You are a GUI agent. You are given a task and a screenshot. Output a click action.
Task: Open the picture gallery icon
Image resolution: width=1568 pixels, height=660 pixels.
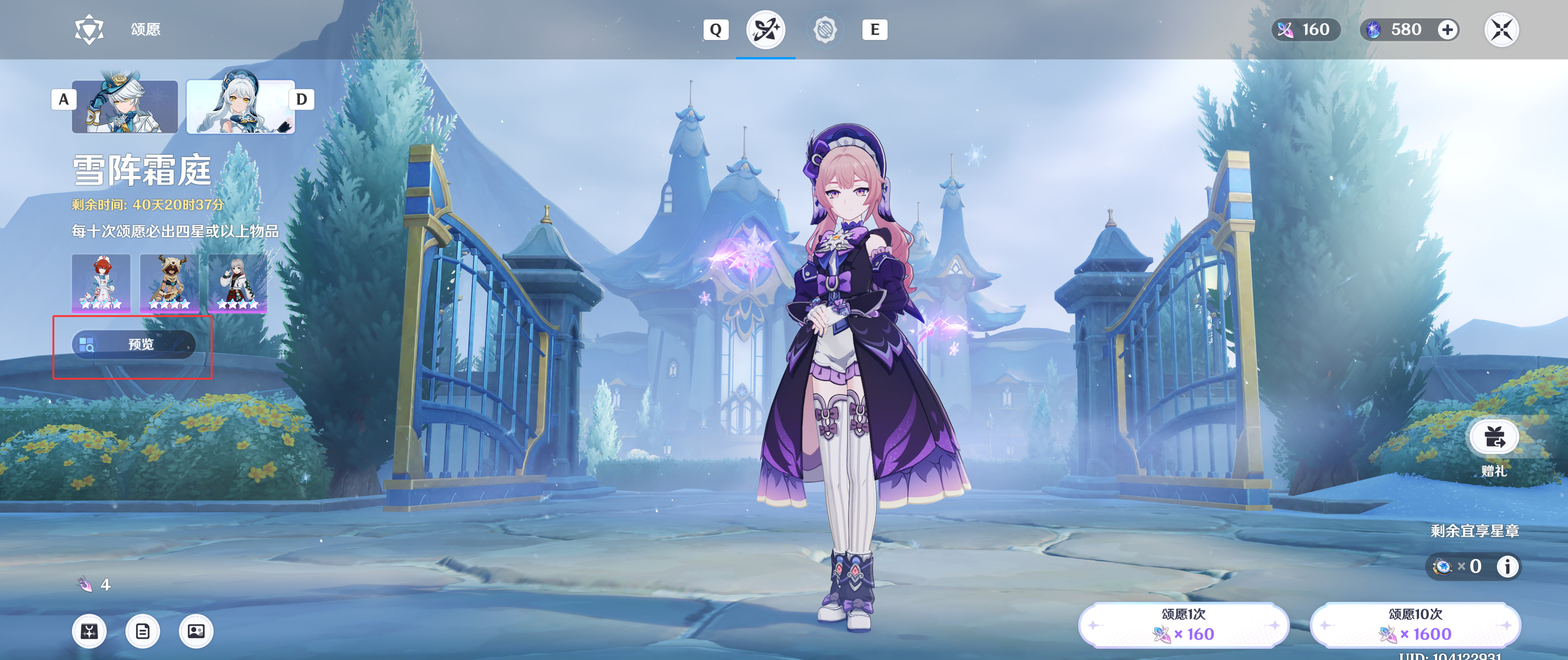[196, 631]
